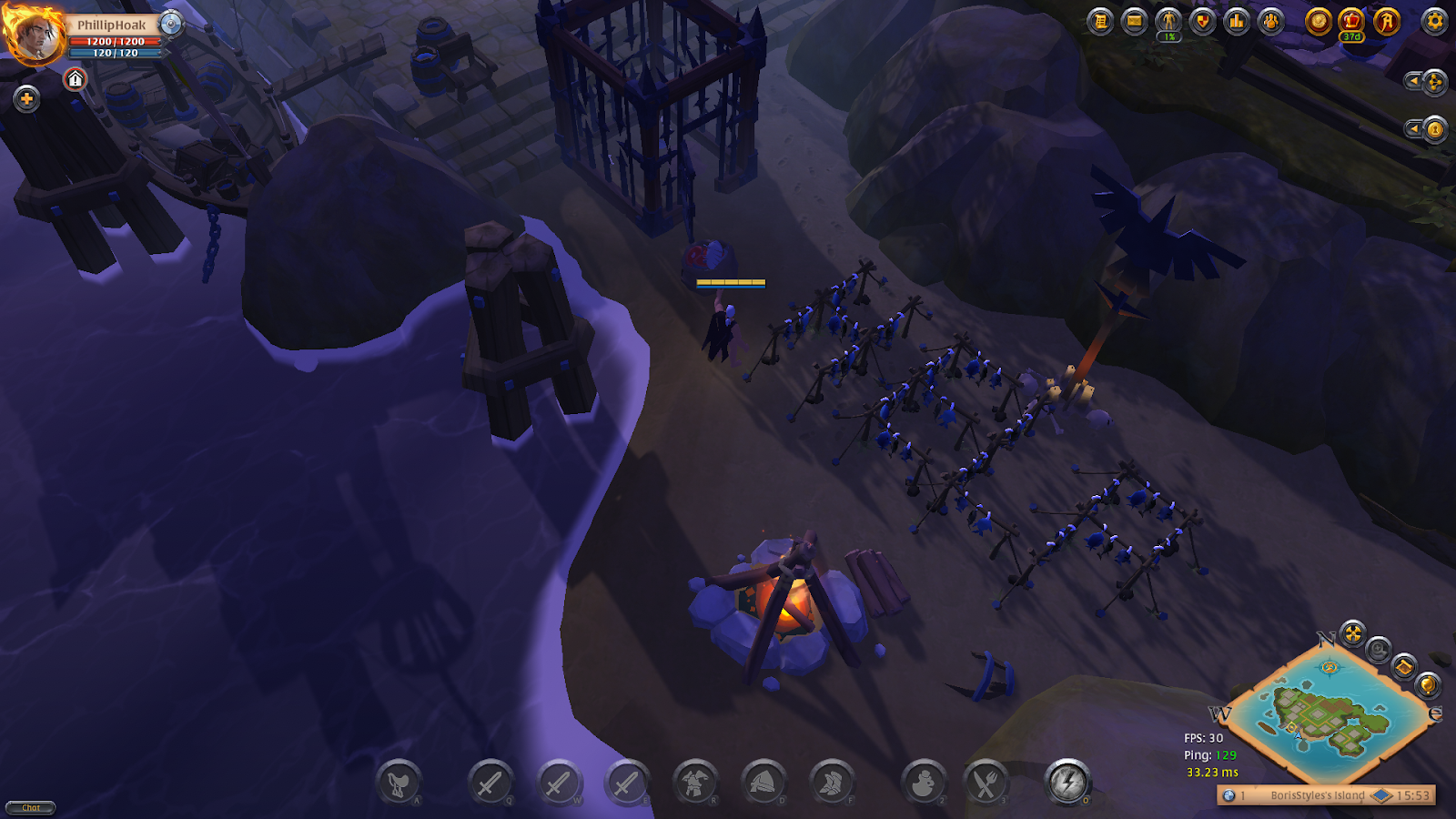Activate the lightning bolt ability button

coord(1067,782)
